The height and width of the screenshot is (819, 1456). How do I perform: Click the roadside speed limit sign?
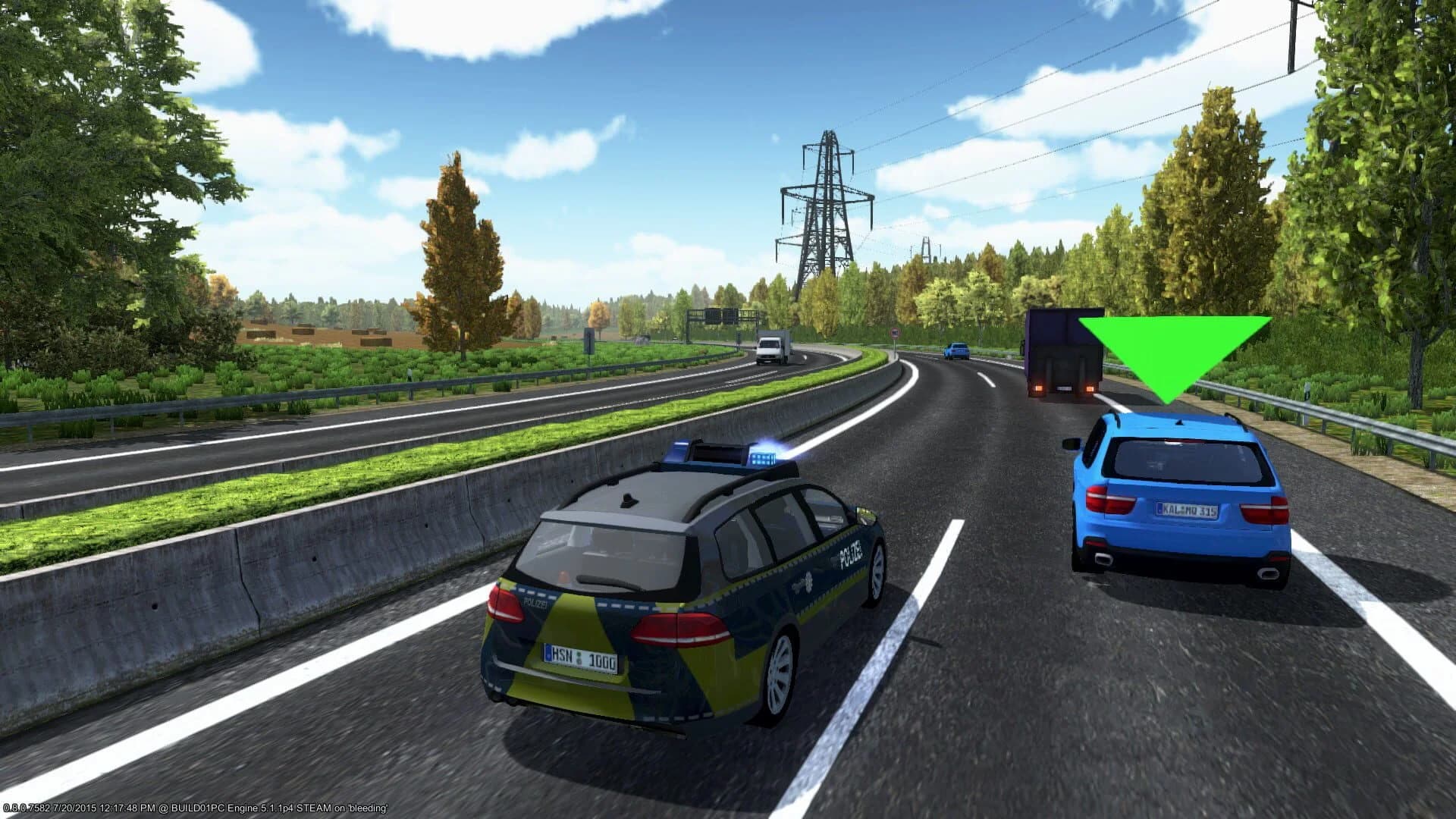tap(895, 334)
